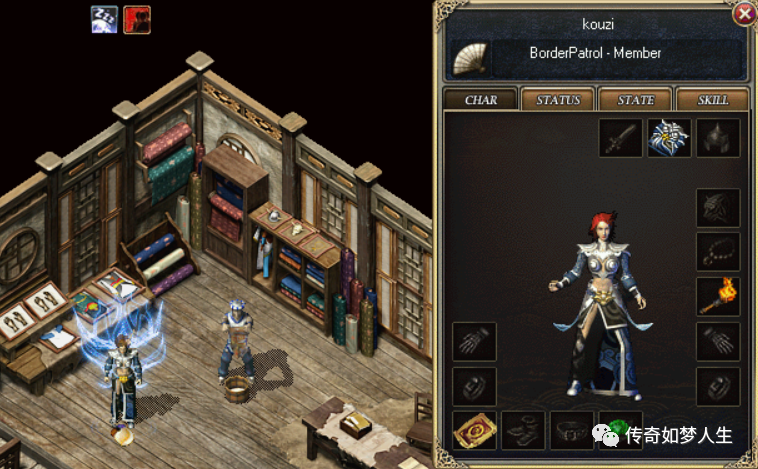Close the character panel
The image size is (758, 469).
click(x=743, y=14)
